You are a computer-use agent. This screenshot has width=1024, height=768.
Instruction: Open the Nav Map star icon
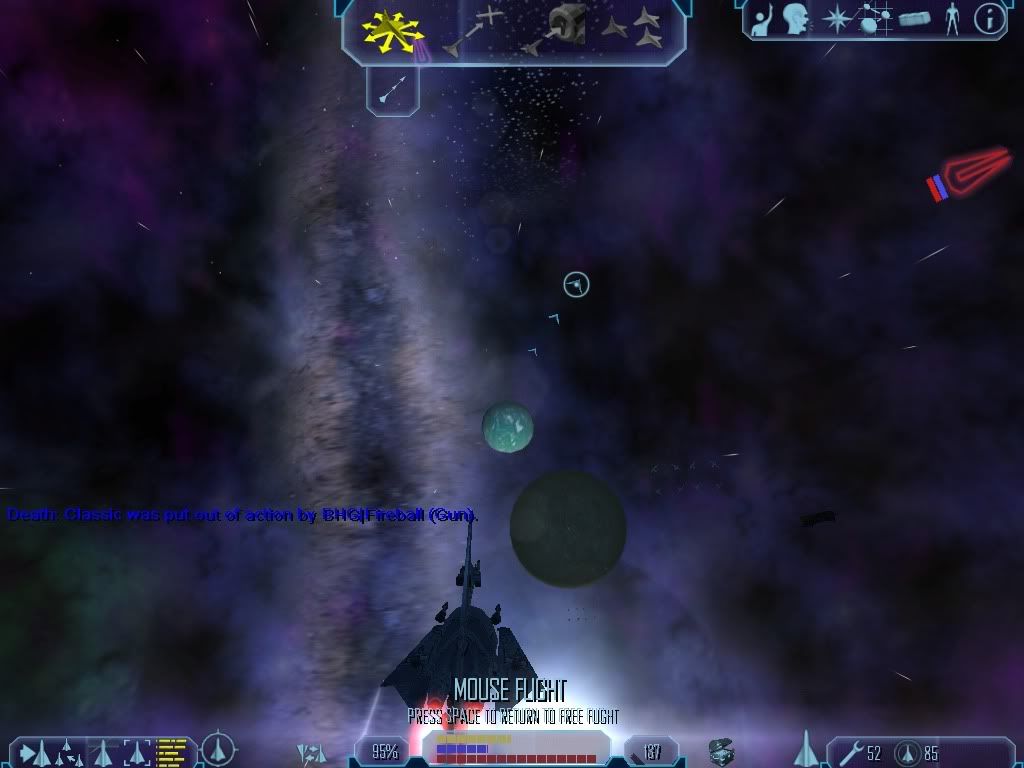pyautogui.click(x=834, y=19)
